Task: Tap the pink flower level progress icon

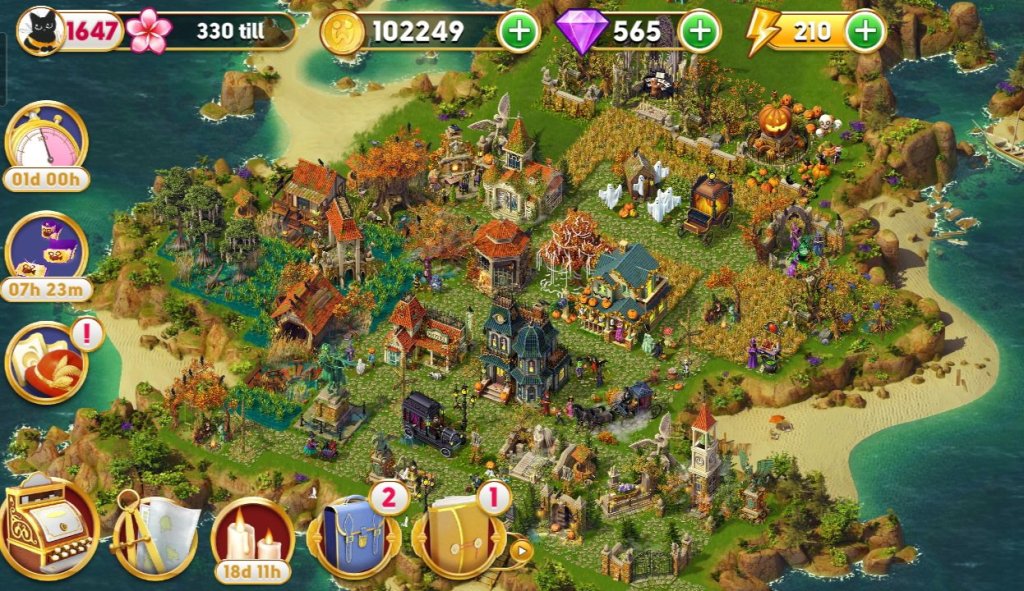Action: click(x=150, y=32)
